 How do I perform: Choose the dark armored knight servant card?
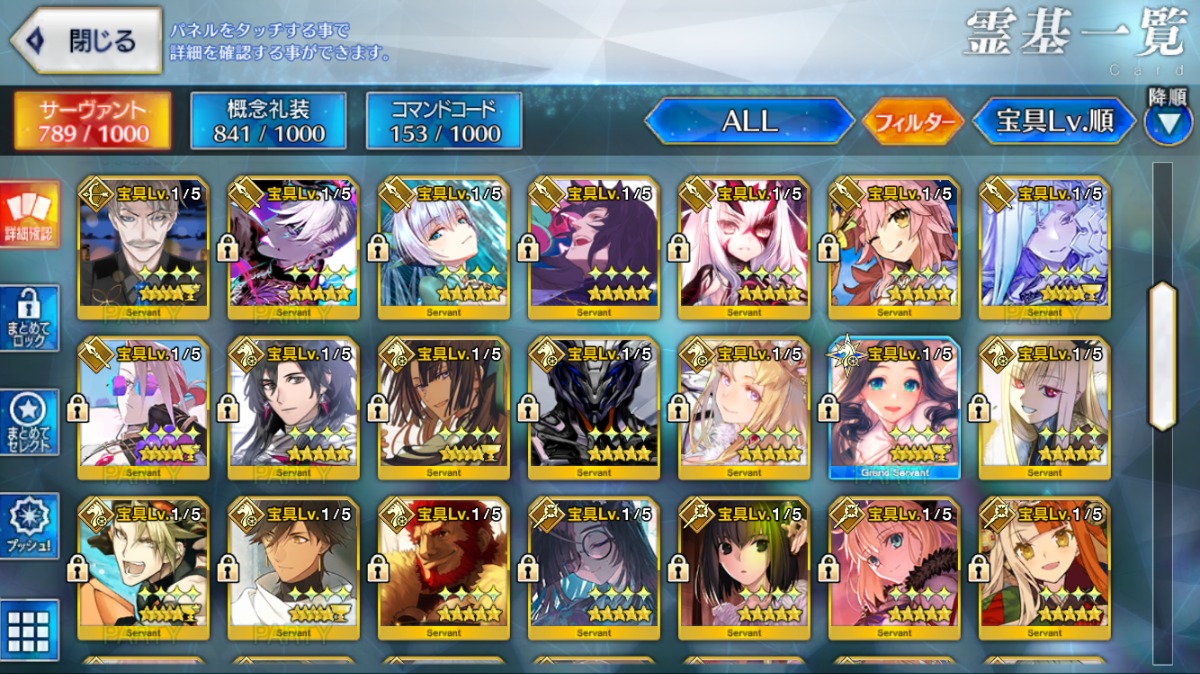coord(594,408)
